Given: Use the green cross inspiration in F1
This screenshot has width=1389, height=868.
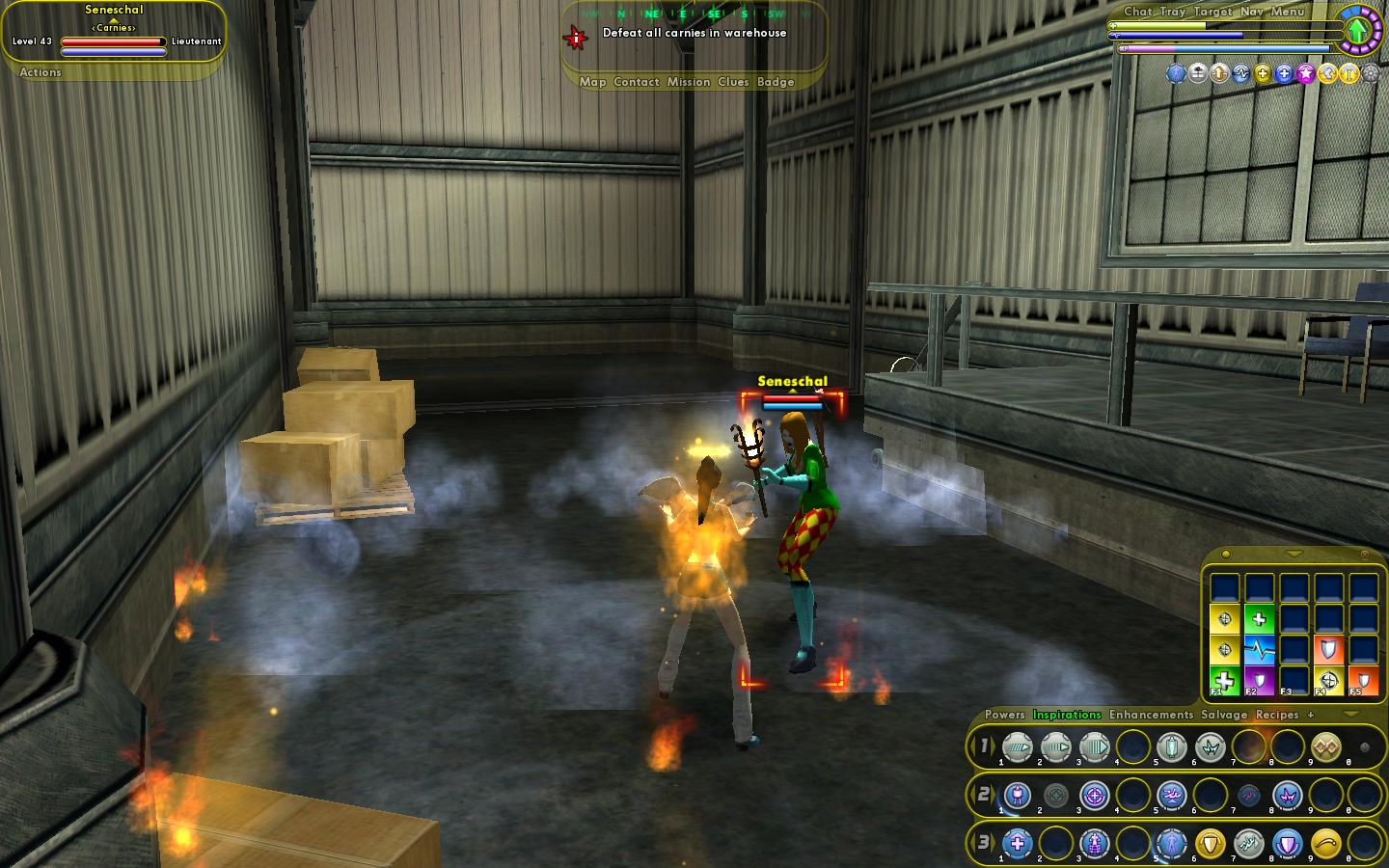Looking at the screenshot, I should (1225, 680).
